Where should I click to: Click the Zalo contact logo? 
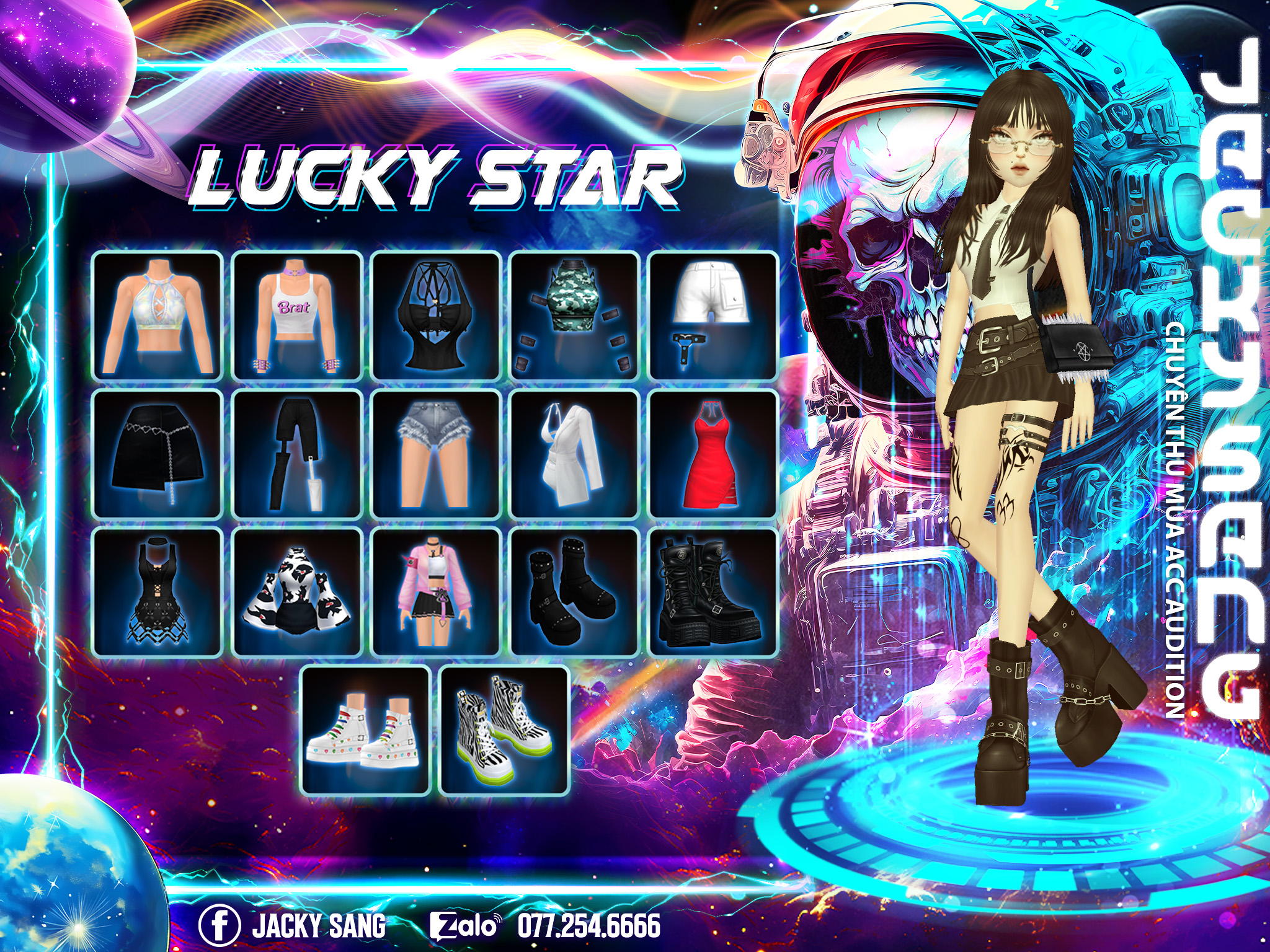pos(465,925)
